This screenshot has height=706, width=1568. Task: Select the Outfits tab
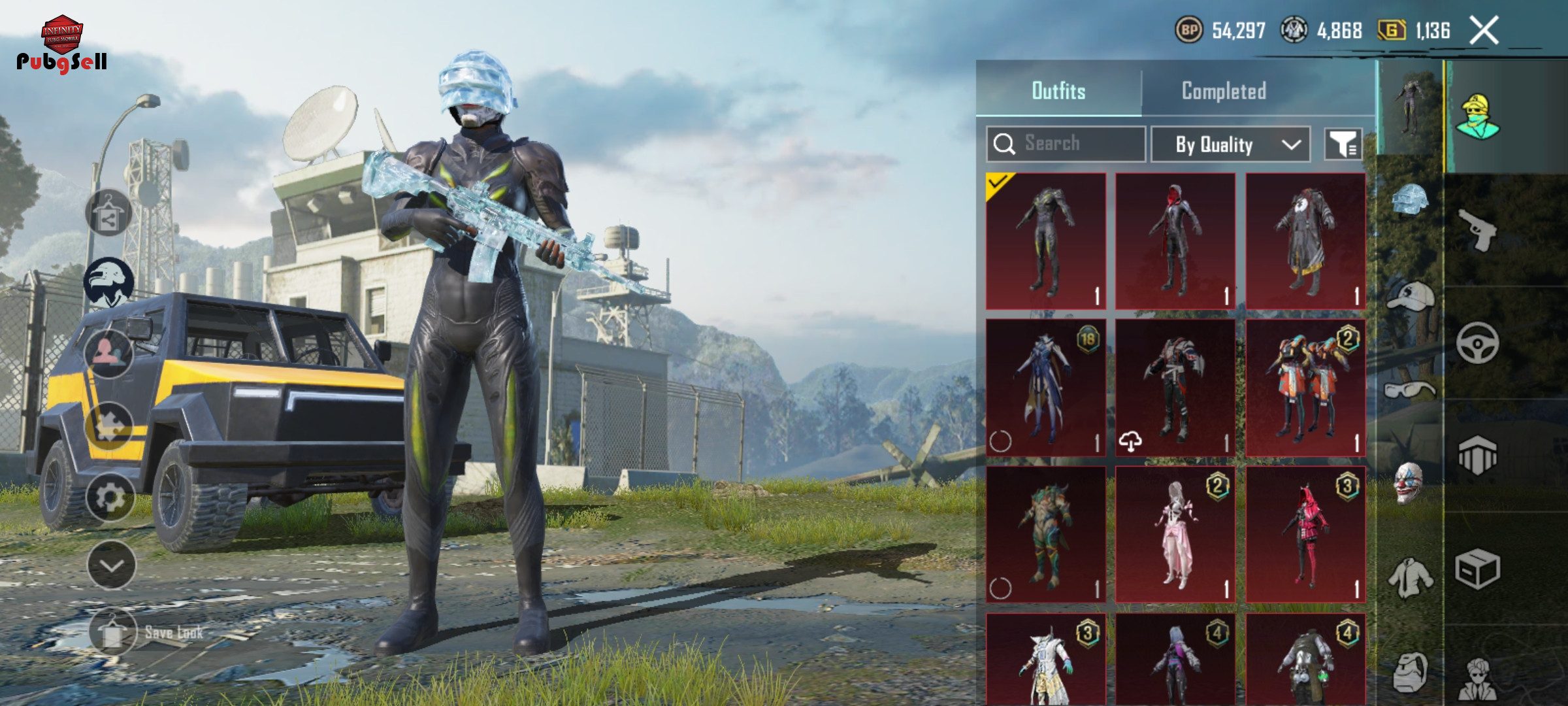[x=1058, y=91]
